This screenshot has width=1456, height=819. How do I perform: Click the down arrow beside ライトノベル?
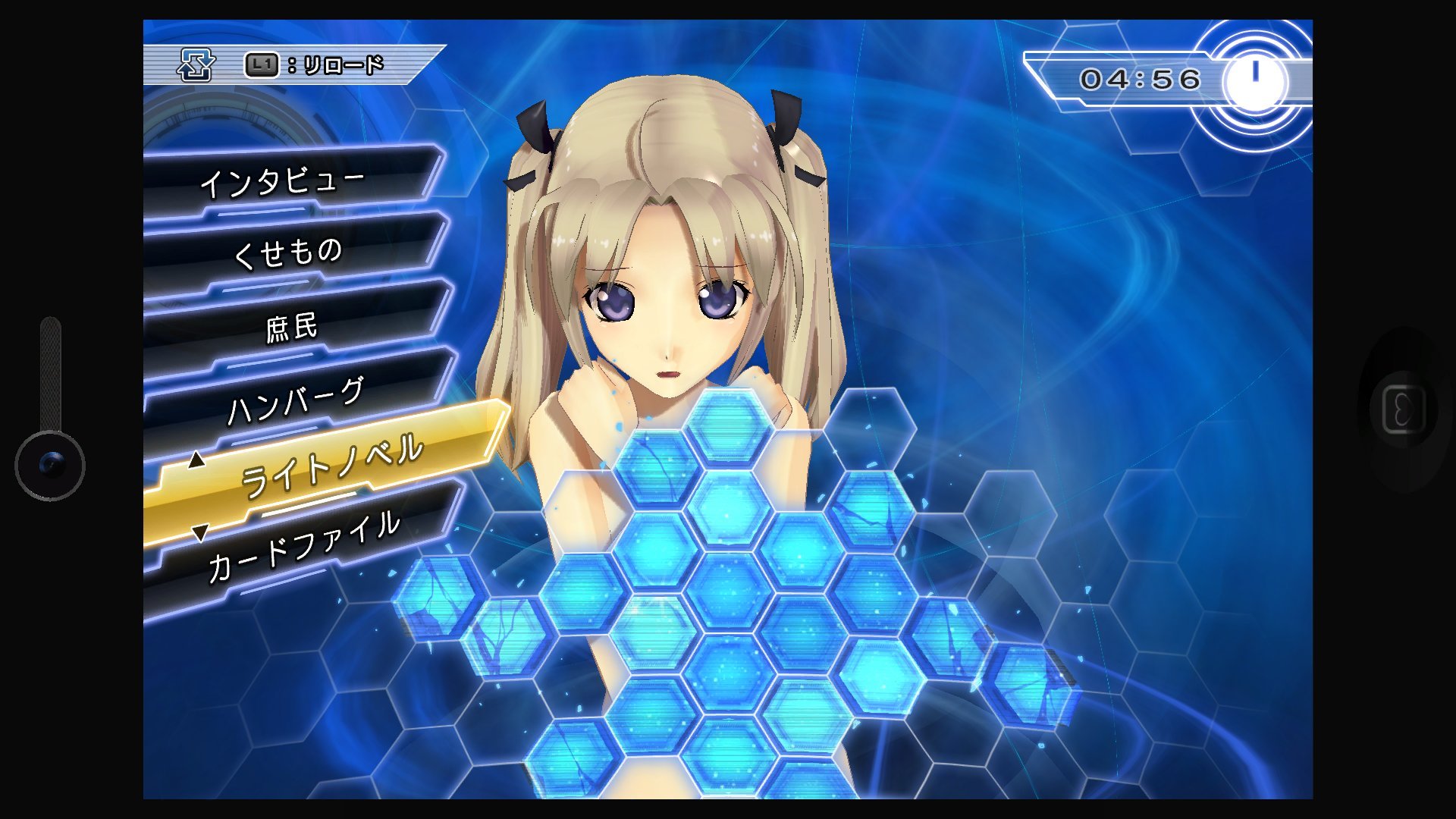click(199, 533)
